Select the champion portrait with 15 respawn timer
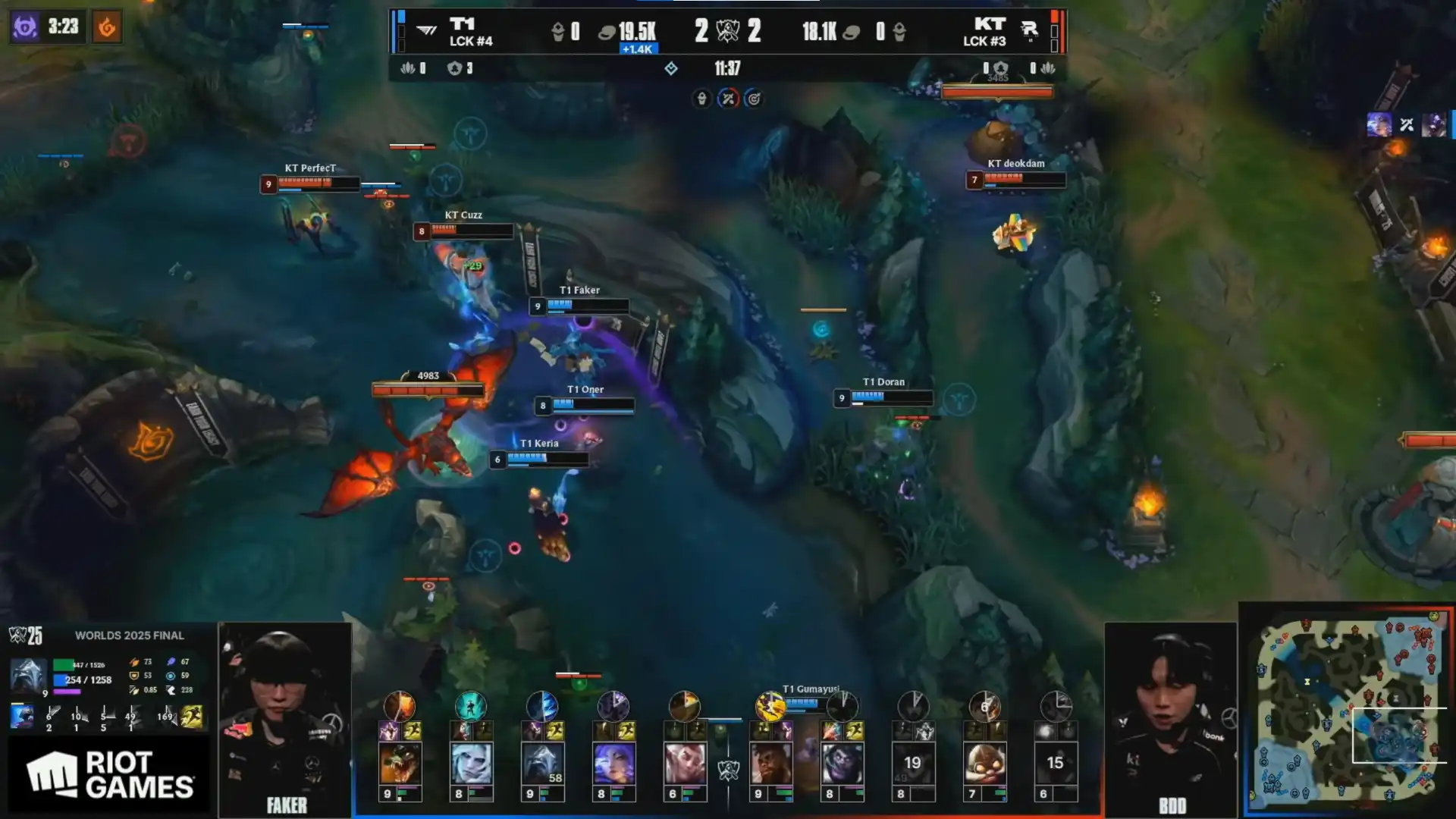 [1055, 763]
